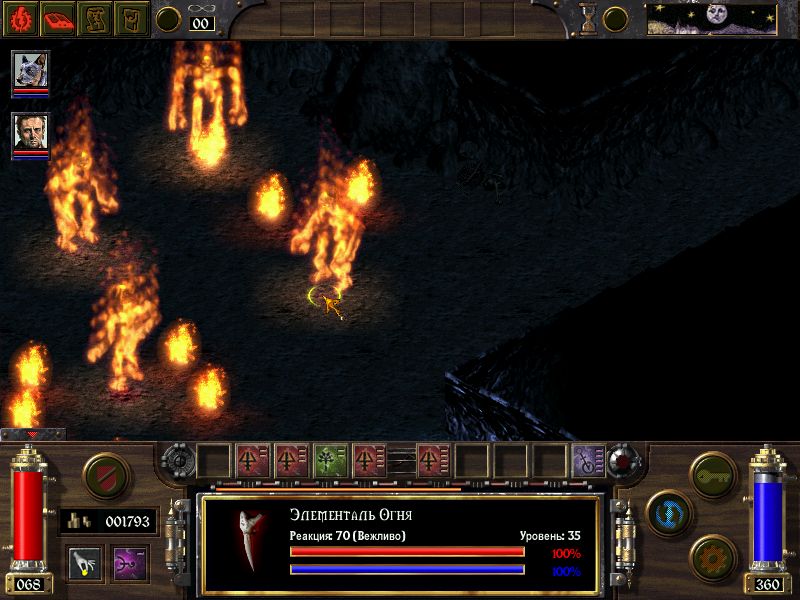This screenshot has height=600, width=800.
Task: Use the purple spell hotbar slot
Action: point(588,460)
